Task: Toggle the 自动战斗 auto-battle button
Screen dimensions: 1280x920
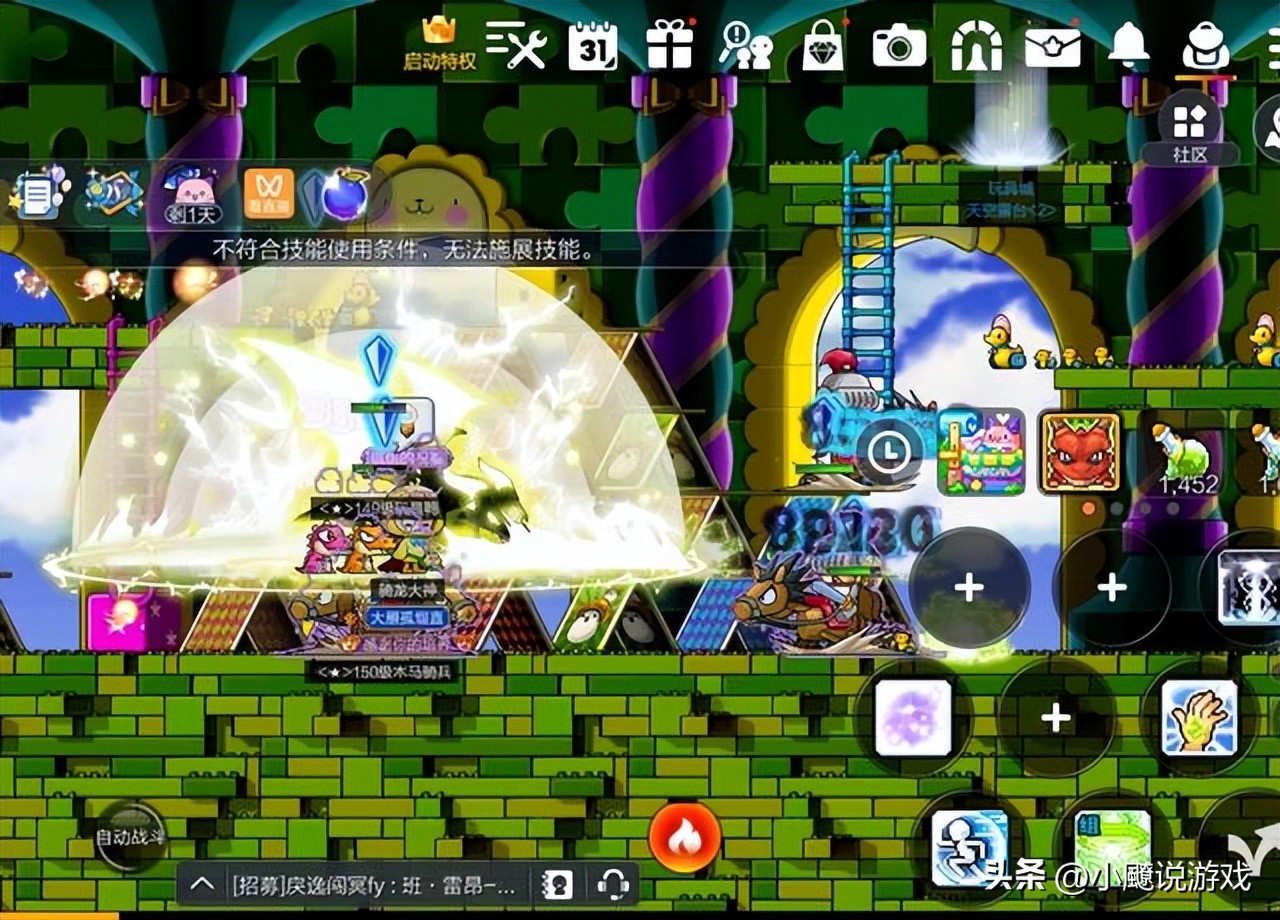Action: tap(130, 837)
